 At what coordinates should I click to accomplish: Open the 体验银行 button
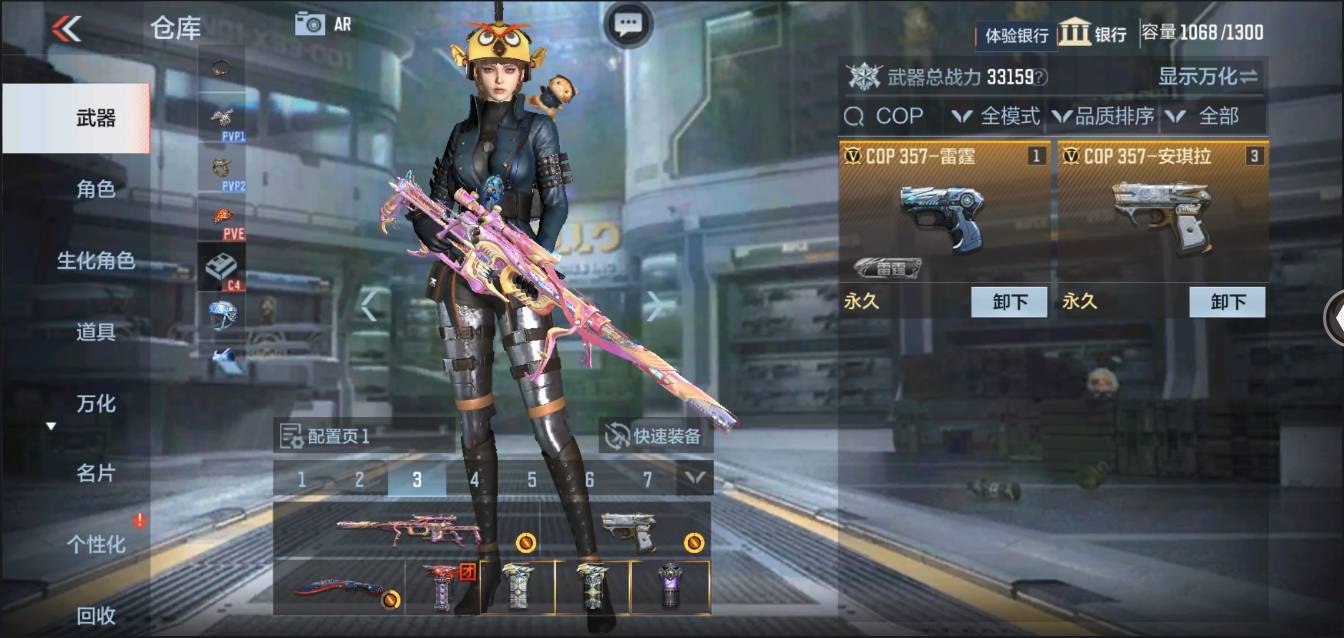point(1016,35)
